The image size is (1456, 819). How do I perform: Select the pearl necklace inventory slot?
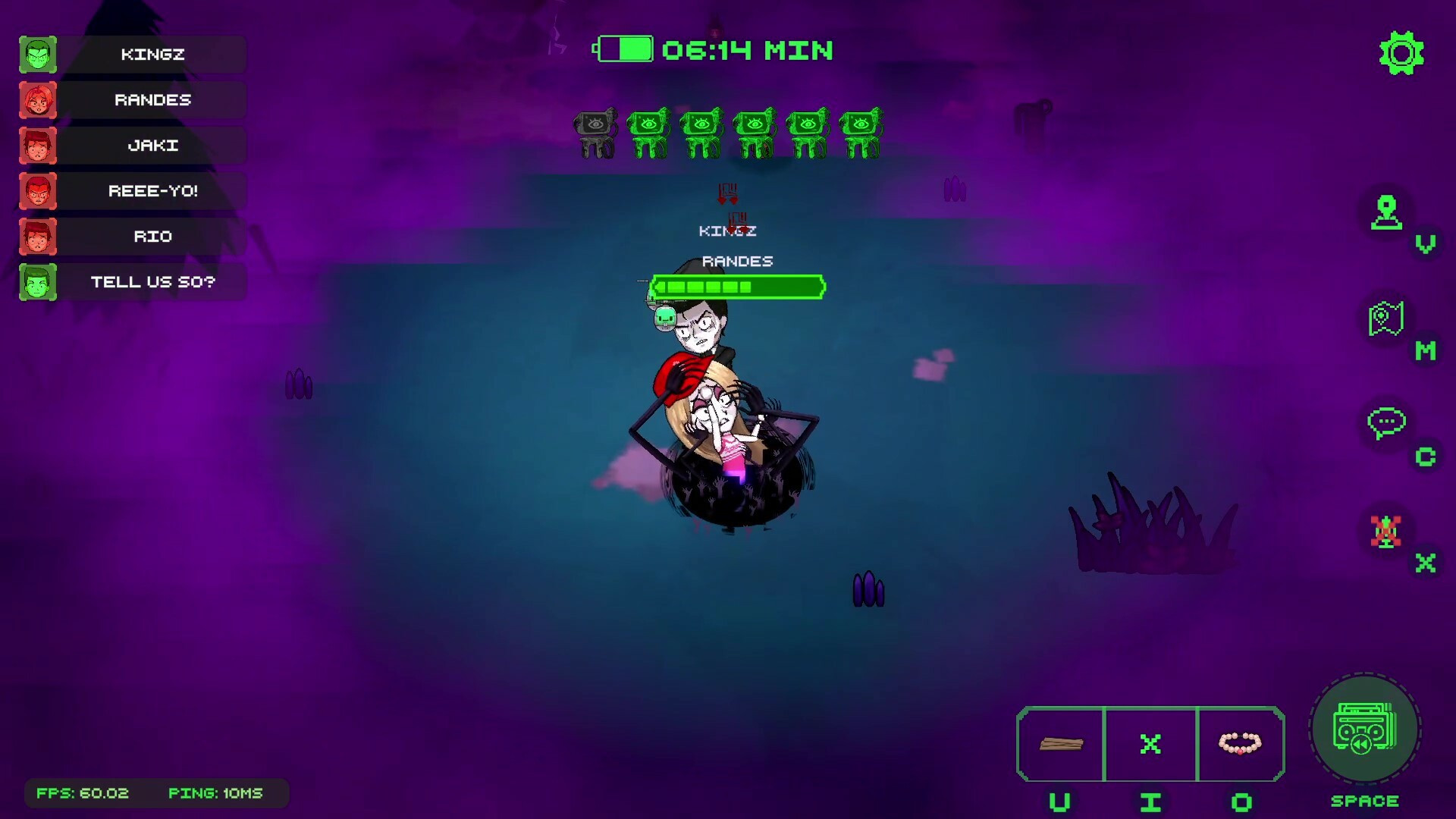[1240, 744]
